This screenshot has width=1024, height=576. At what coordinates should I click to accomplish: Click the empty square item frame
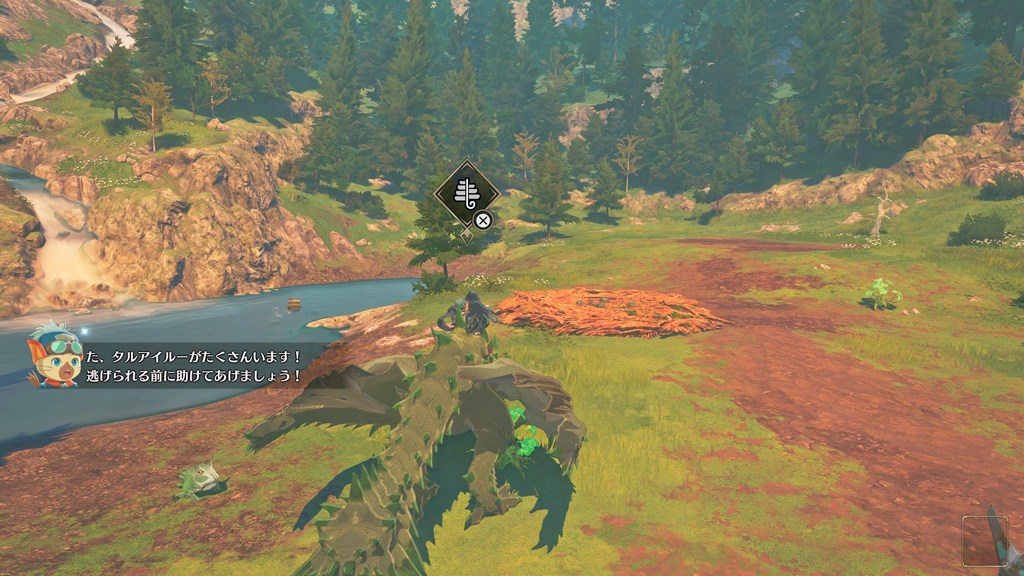981,539
